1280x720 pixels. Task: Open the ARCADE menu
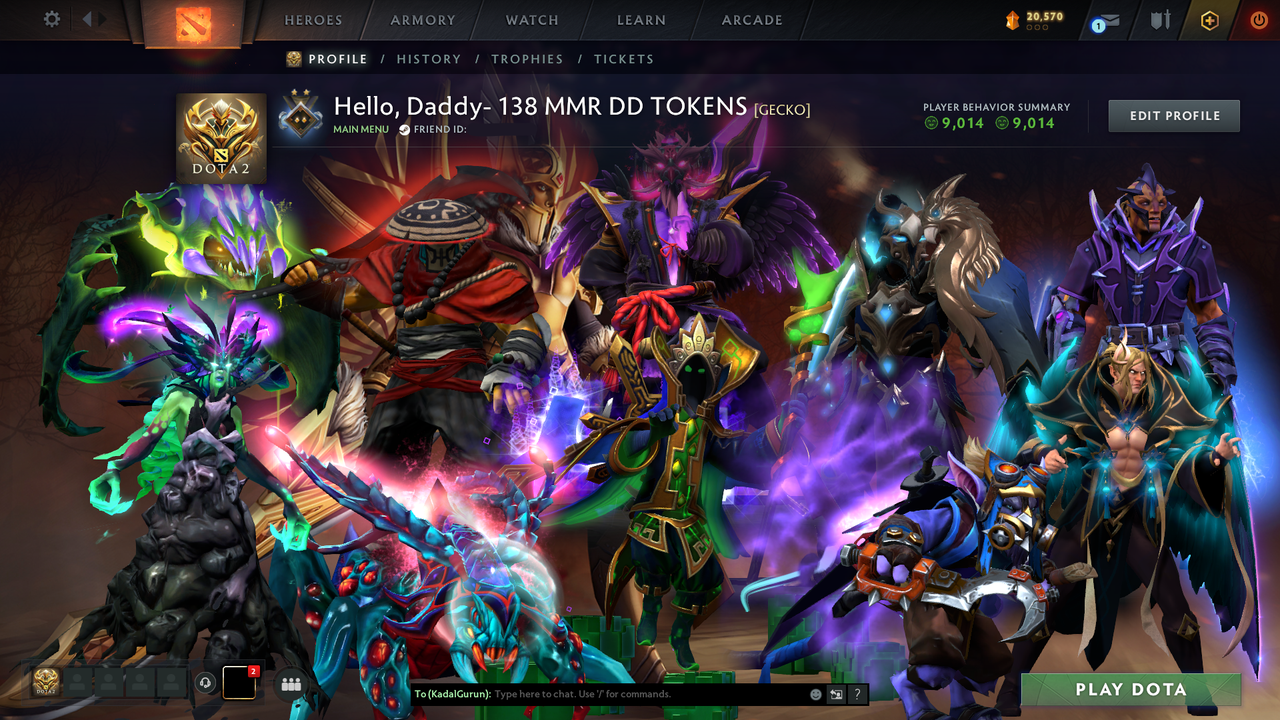(751, 19)
